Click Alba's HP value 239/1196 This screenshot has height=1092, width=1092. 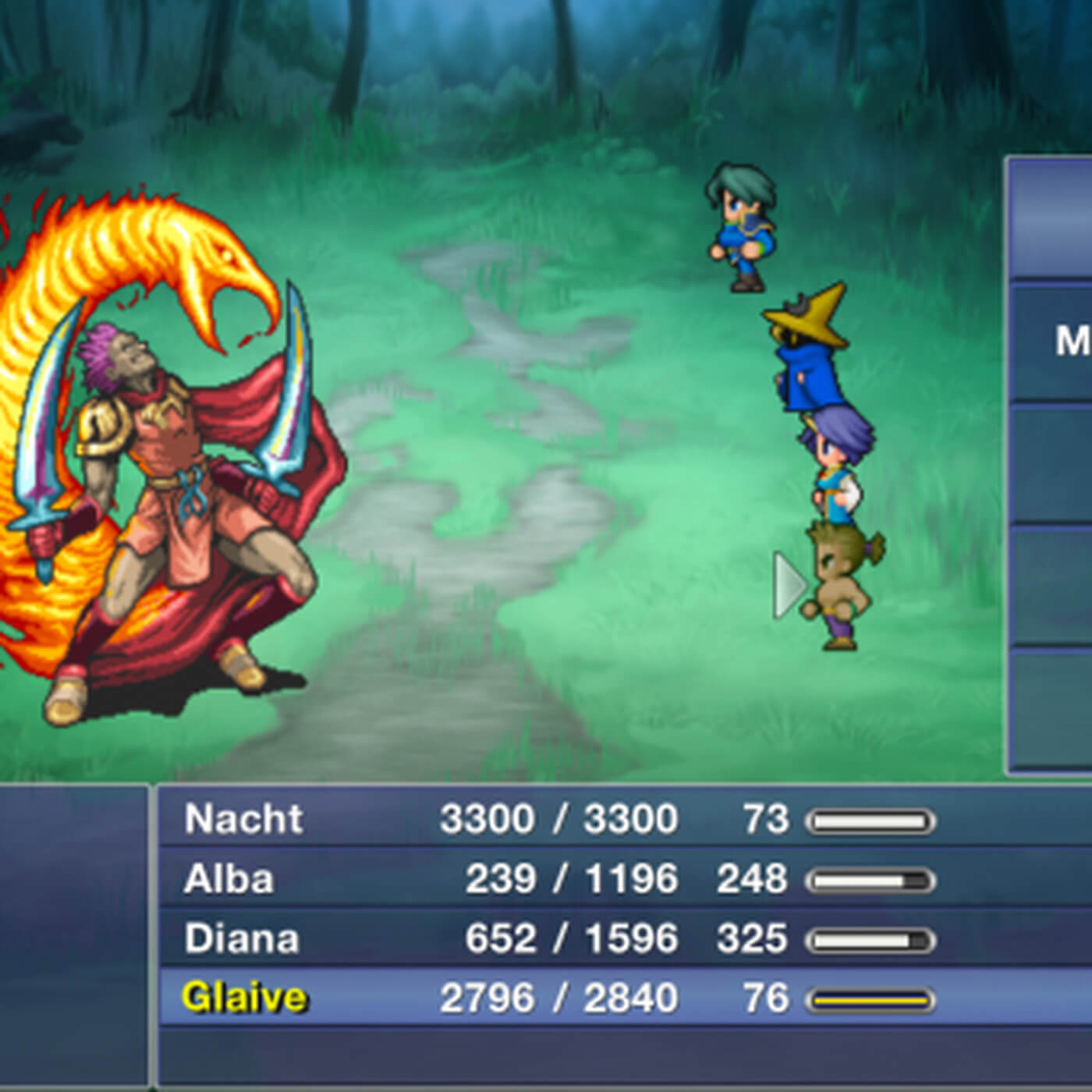tap(569, 879)
